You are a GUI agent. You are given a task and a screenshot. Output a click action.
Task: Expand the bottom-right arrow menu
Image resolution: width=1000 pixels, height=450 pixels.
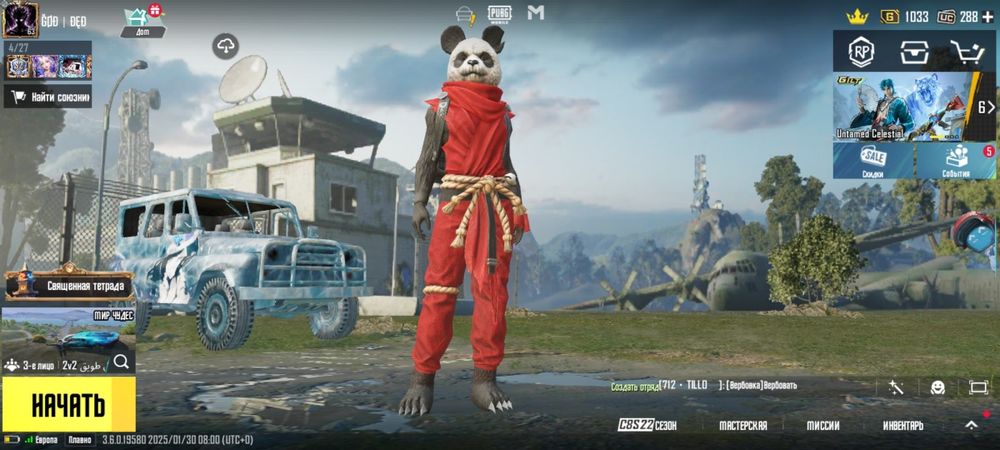971,424
